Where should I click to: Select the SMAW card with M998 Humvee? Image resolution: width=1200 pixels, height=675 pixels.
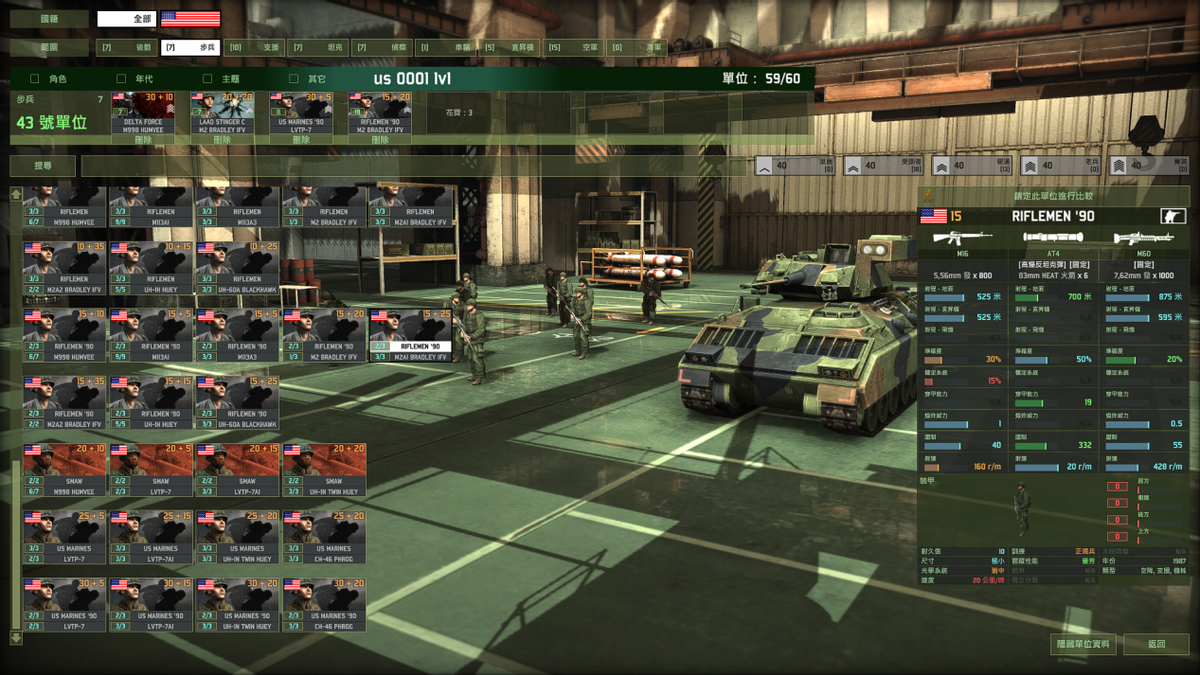[65, 470]
